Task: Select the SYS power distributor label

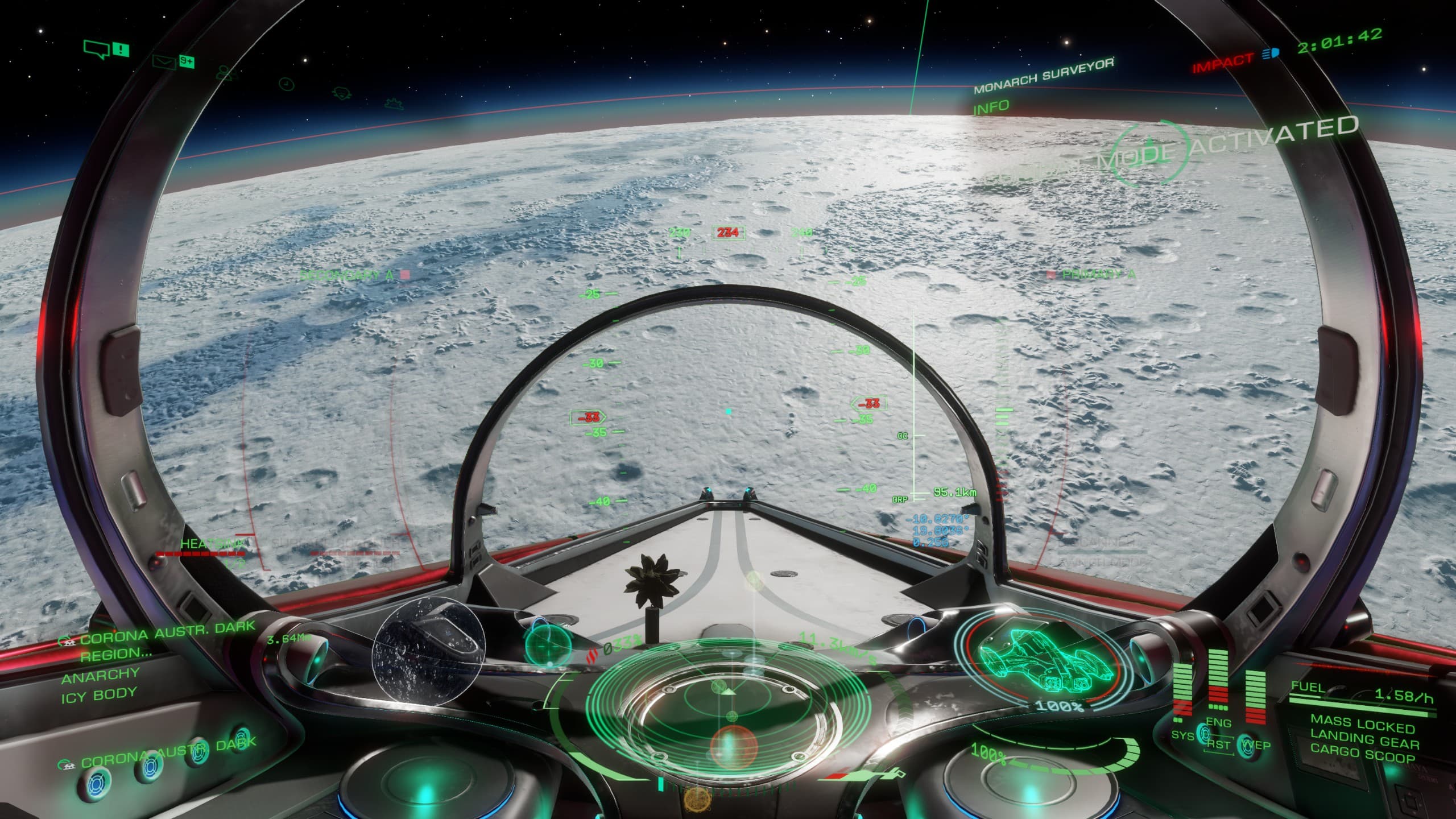Action: (1182, 735)
